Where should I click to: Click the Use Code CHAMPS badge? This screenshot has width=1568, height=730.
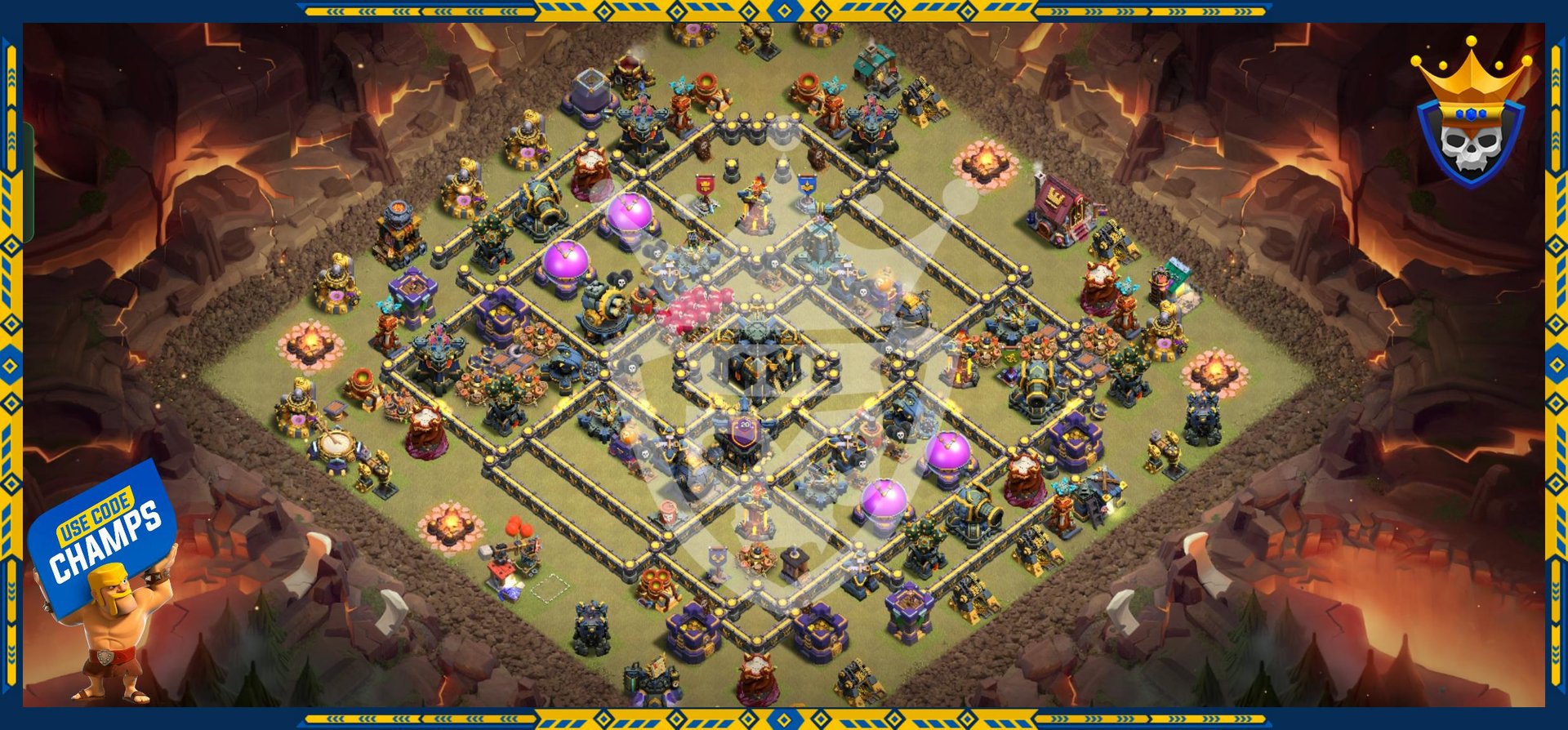click(x=103, y=535)
